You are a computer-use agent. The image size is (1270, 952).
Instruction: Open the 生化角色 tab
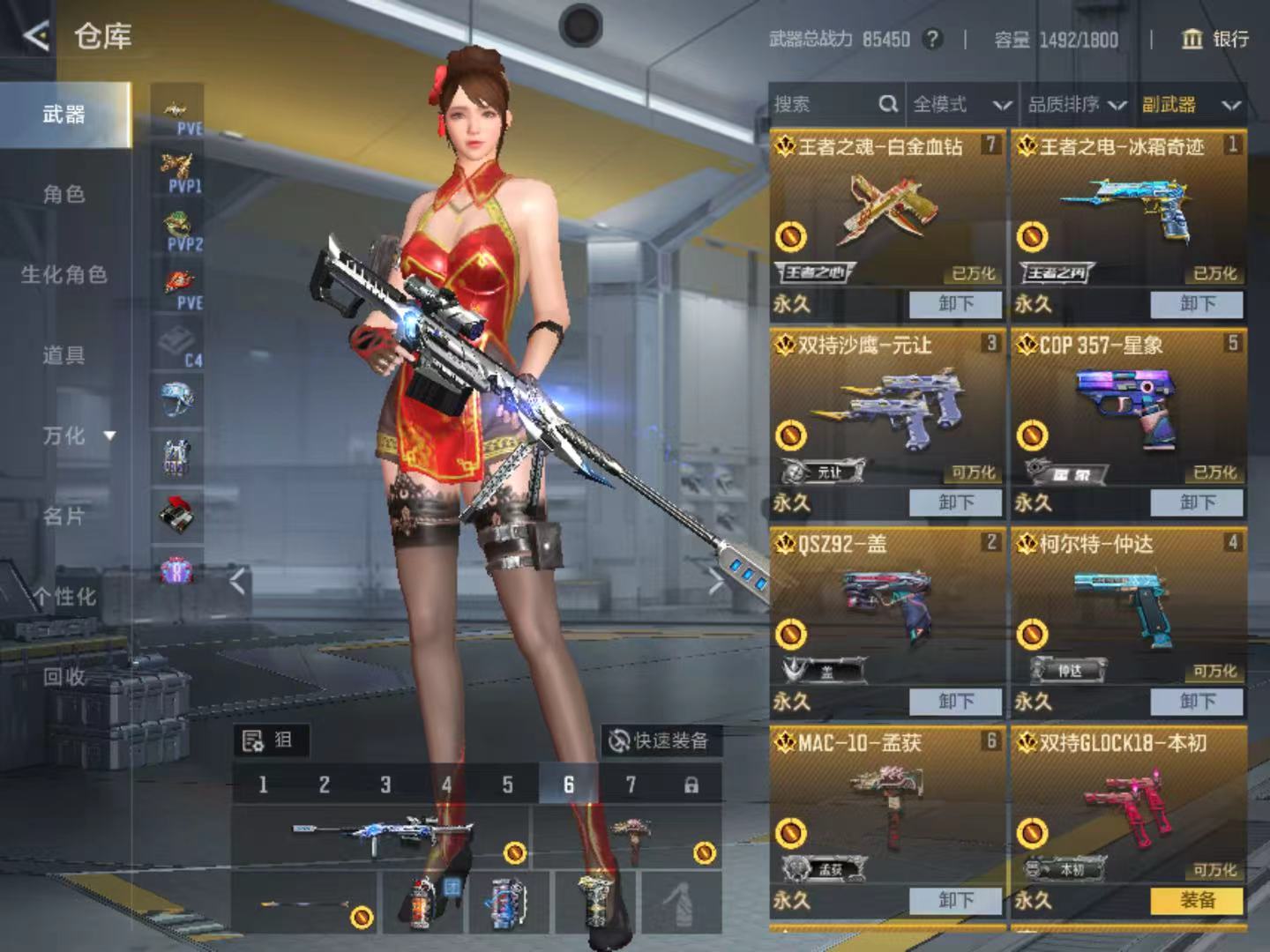pyautogui.click(x=64, y=275)
